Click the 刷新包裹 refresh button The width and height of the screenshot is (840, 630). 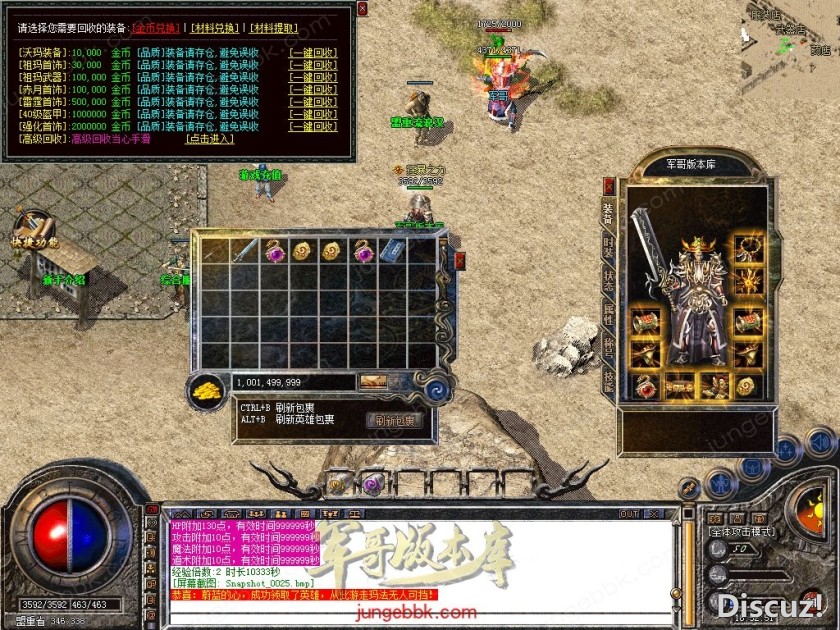tap(393, 421)
